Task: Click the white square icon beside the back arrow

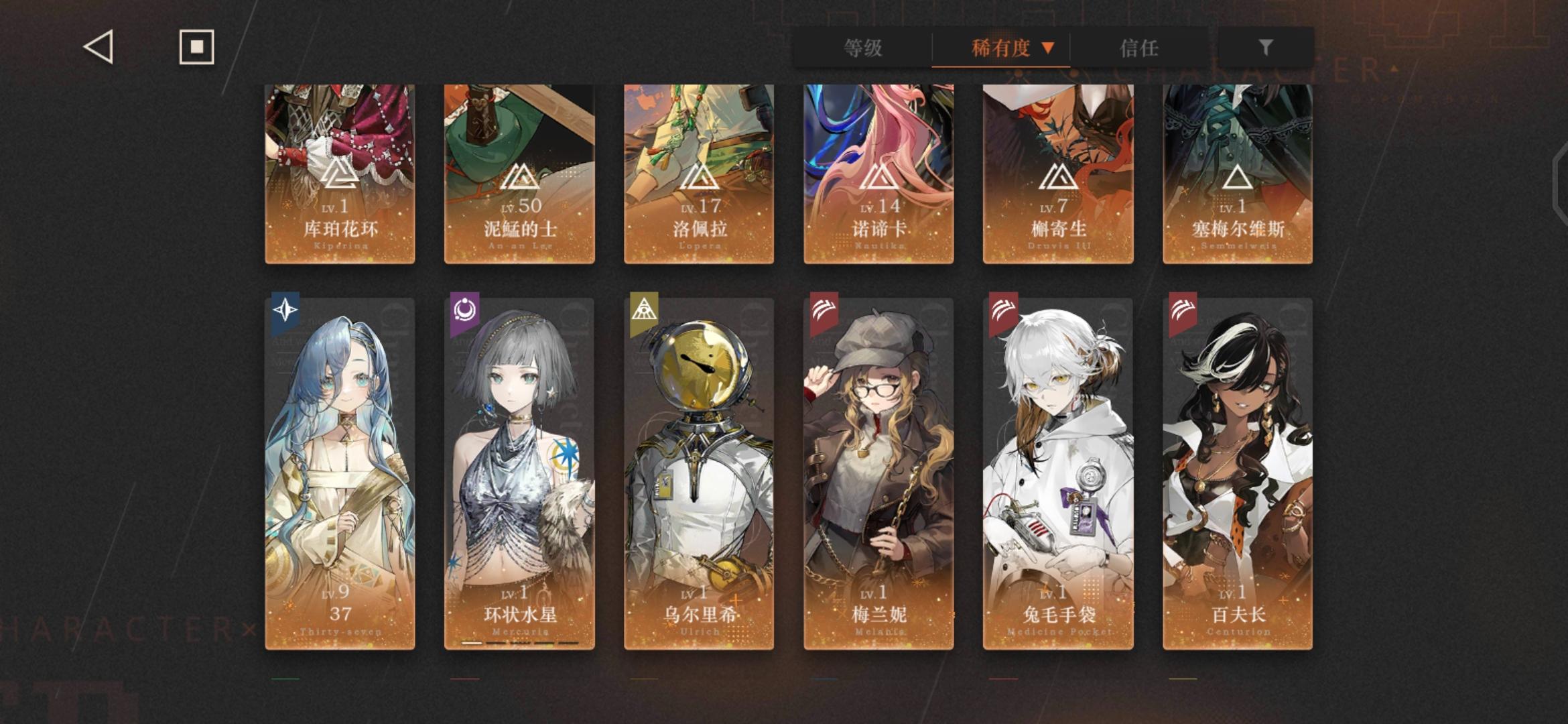Action: click(196, 45)
